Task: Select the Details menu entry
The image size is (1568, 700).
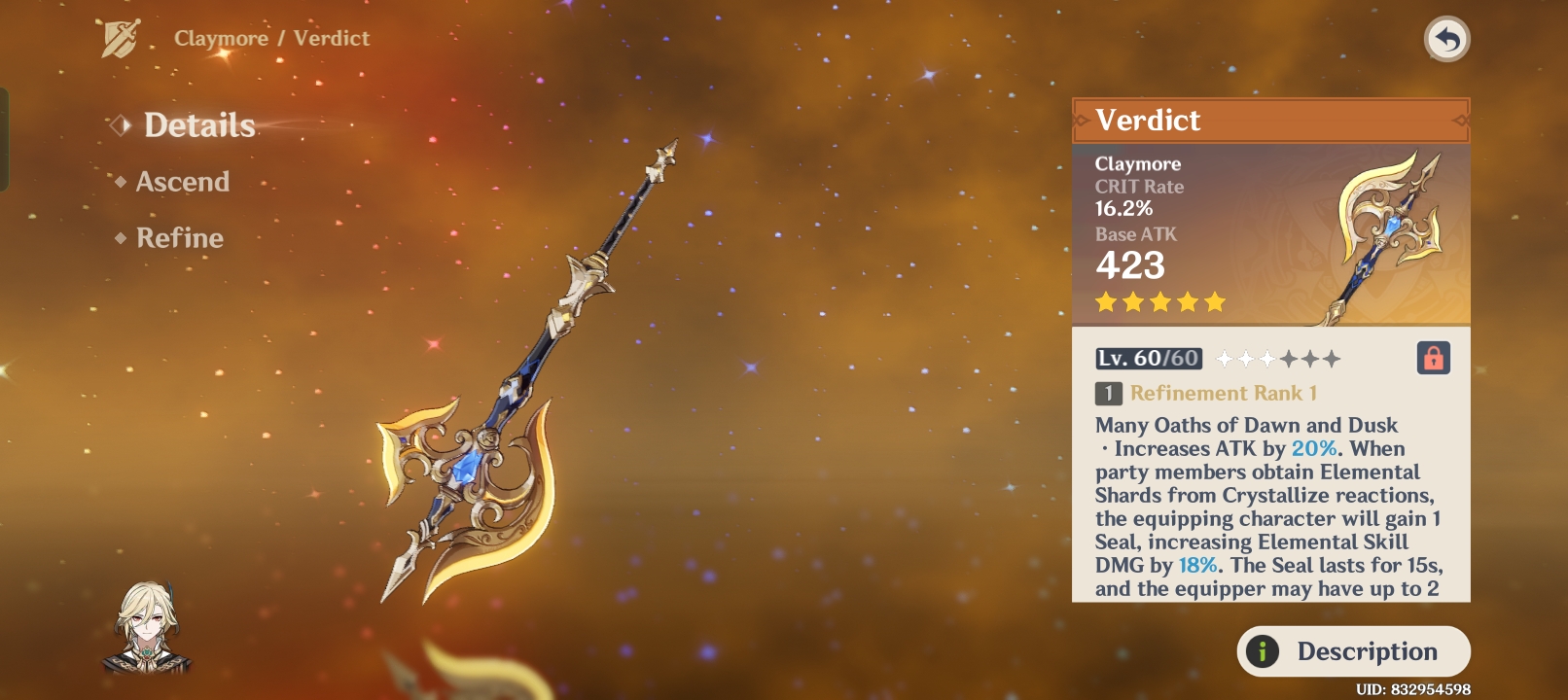Action: coord(199,124)
